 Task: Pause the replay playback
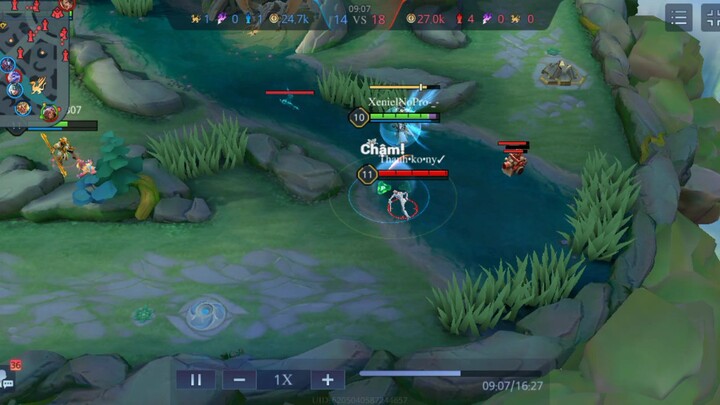[196, 380]
